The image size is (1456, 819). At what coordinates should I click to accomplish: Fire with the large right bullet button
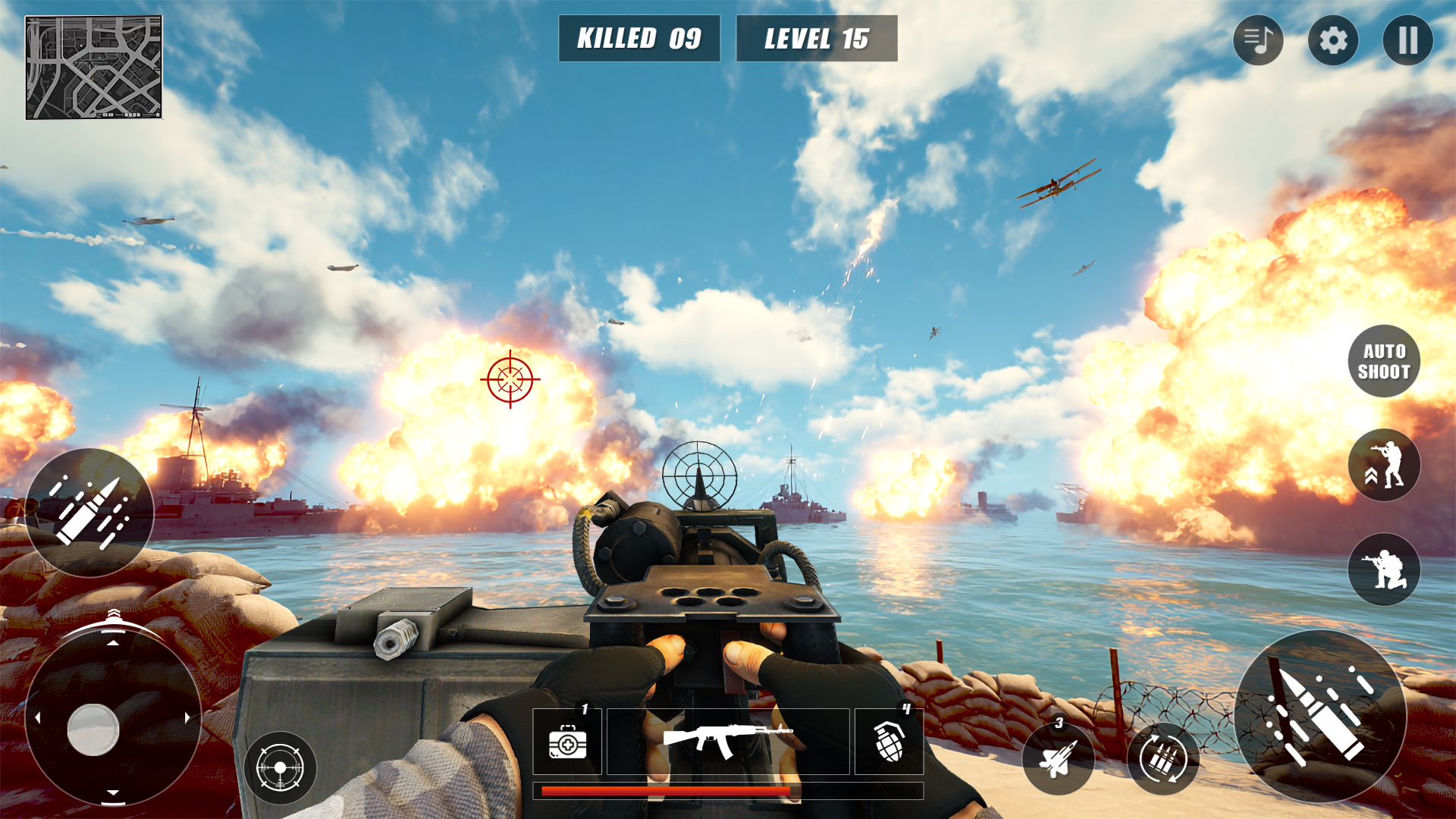click(x=1320, y=716)
